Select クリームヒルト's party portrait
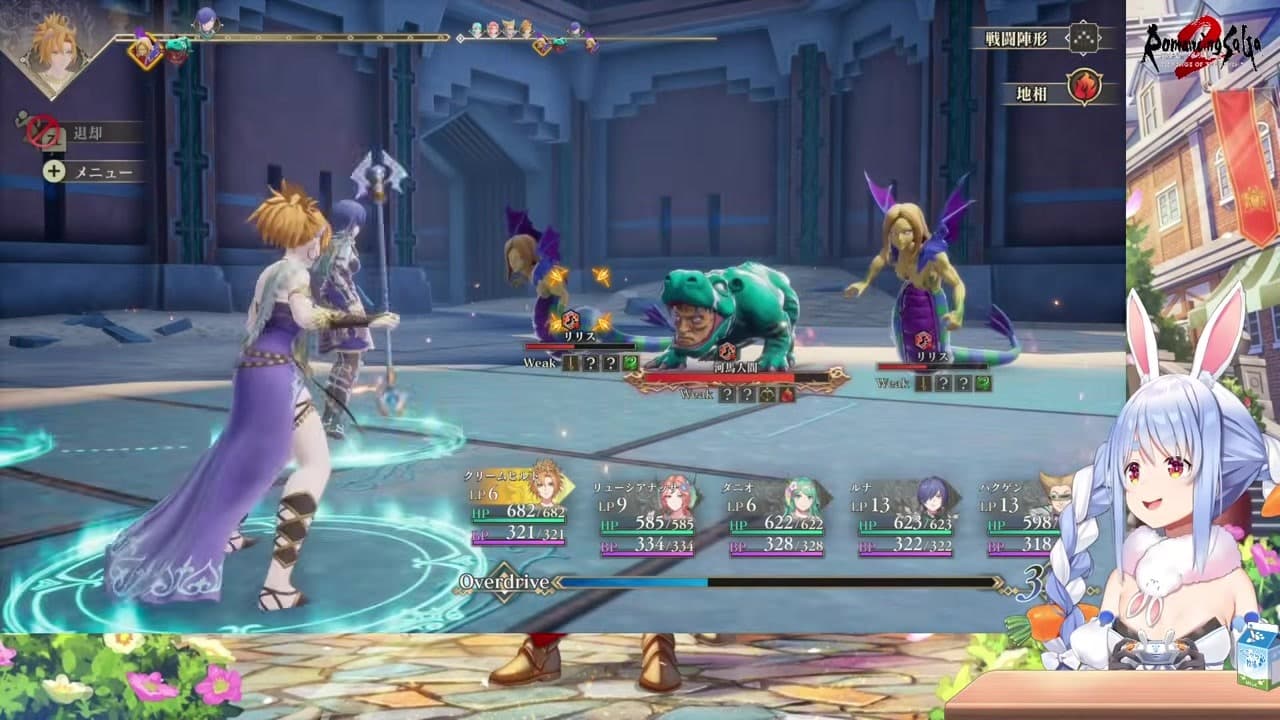Image resolution: width=1280 pixels, height=720 pixels. [x=545, y=482]
